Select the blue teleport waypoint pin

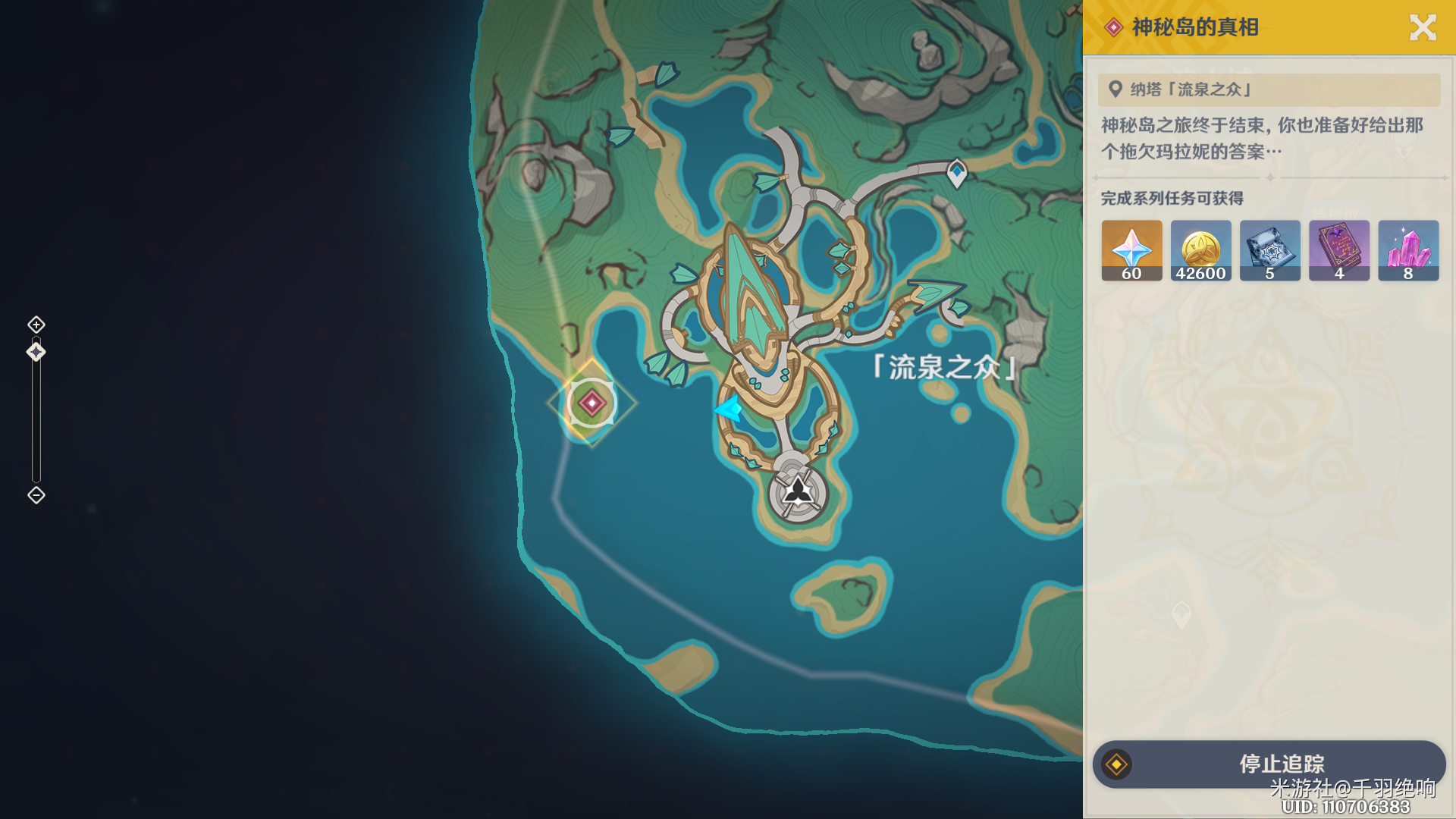point(957,173)
